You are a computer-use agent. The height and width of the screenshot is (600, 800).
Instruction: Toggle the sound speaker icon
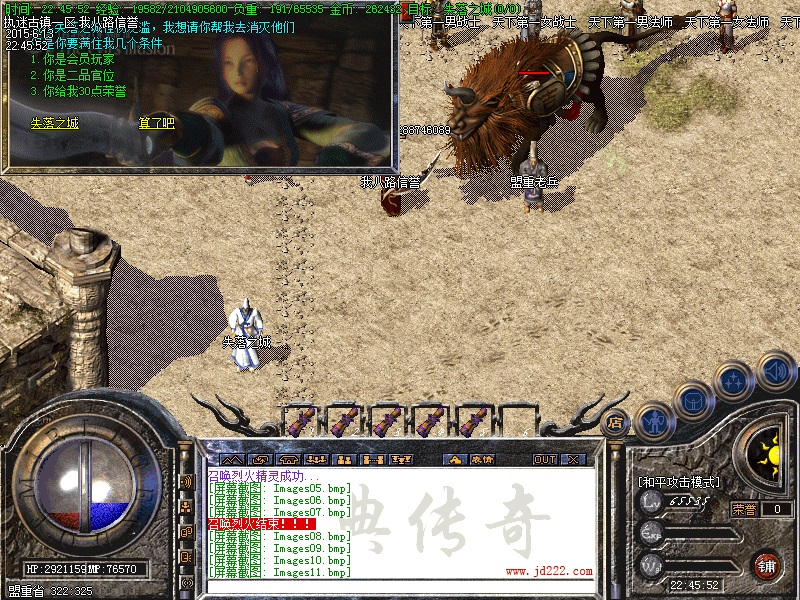[x=775, y=370]
